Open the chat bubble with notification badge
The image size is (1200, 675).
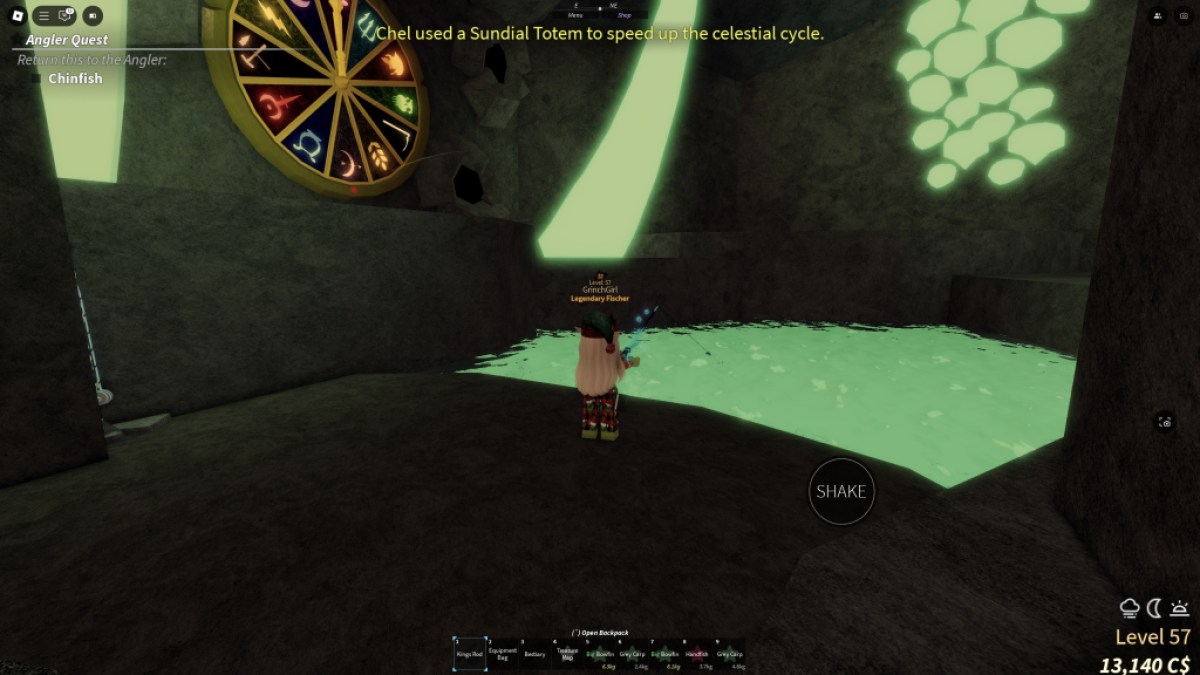[67, 16]
